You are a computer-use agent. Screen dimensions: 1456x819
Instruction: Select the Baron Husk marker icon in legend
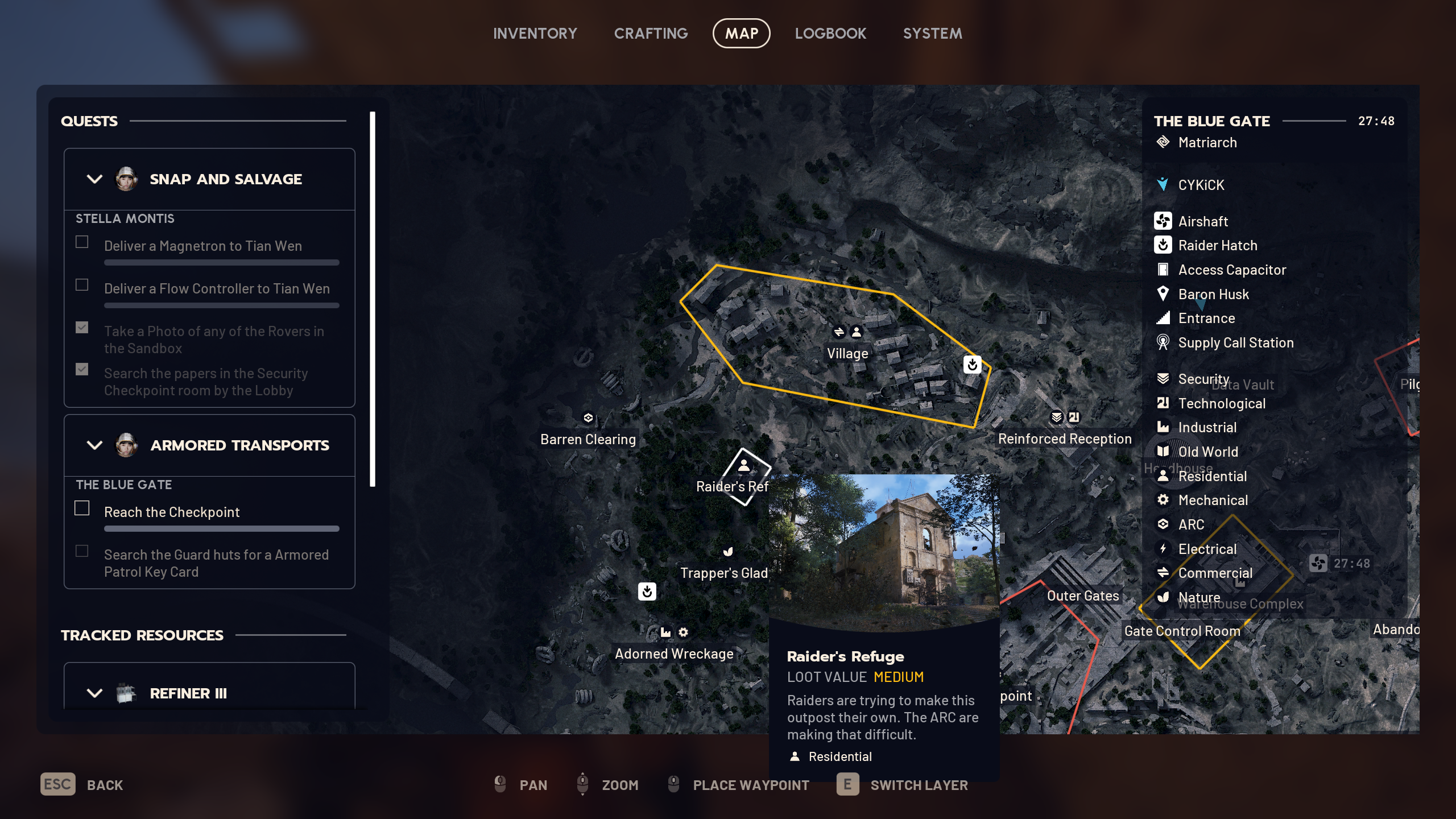pos(1164,294)
